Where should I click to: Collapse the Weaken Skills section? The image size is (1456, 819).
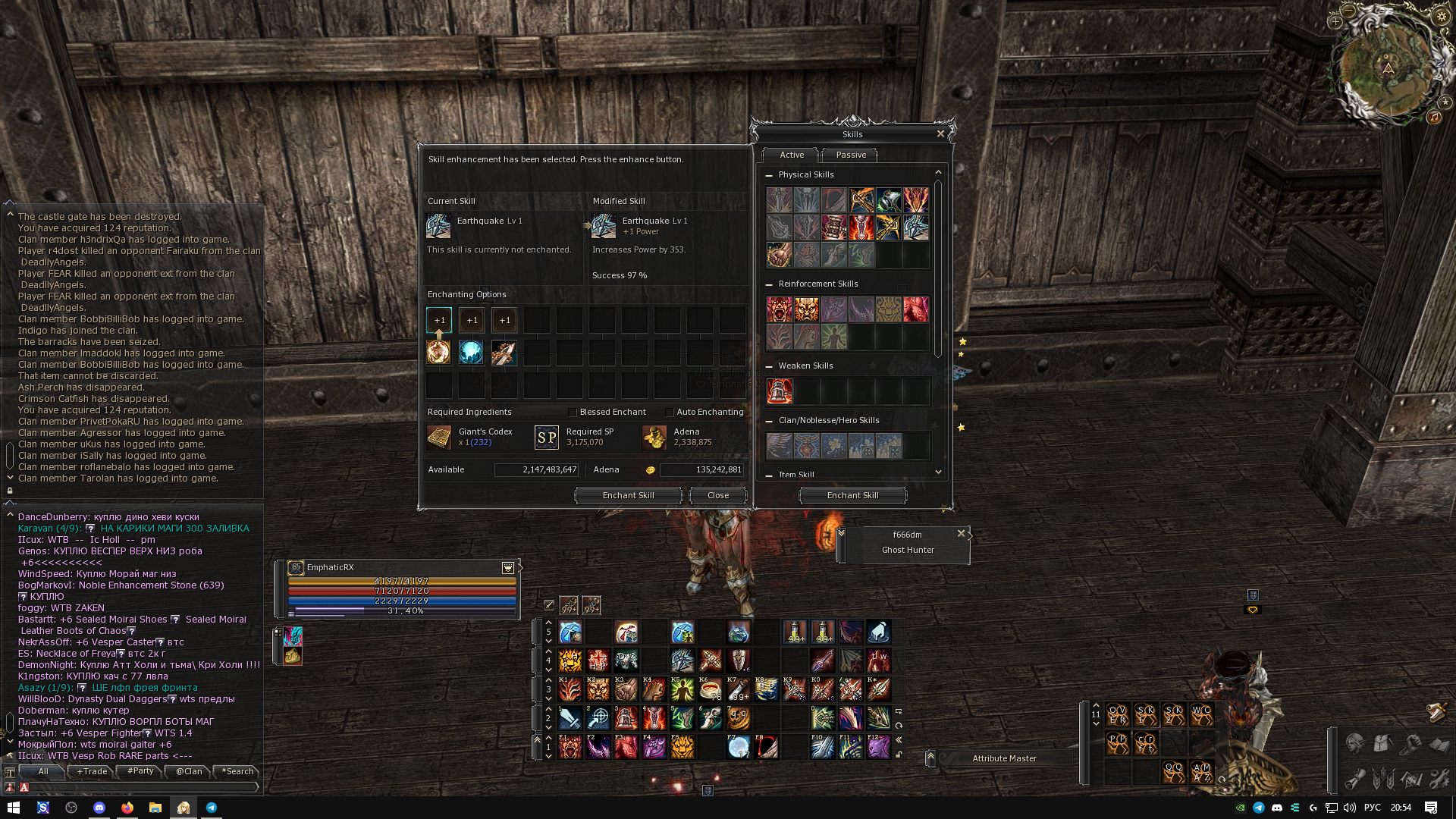pos(769,366)
